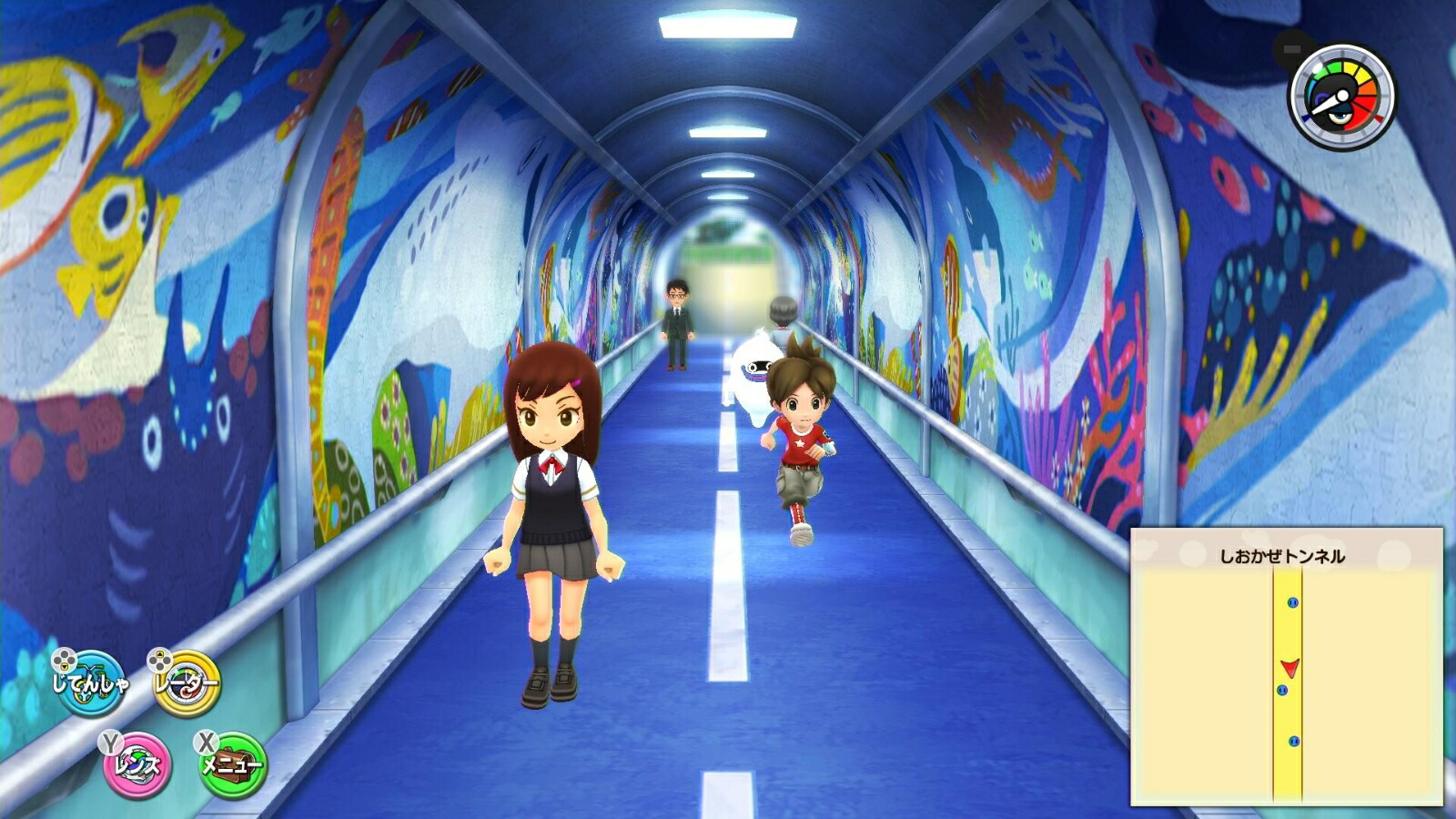Activate the pink レンズ lens icon

(x=136, y=764)
